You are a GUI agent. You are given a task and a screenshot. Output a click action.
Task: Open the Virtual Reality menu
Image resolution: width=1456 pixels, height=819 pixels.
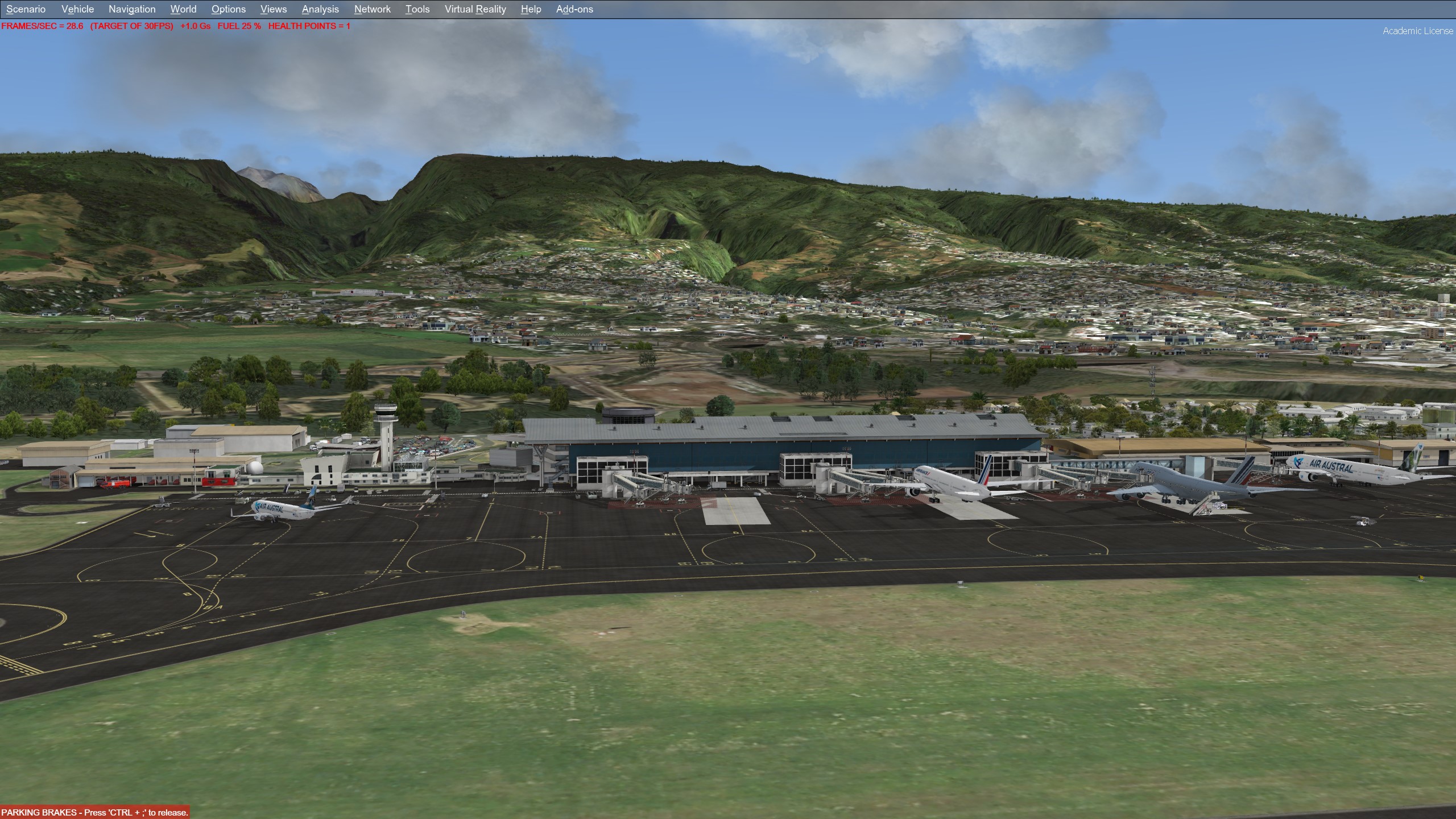tap(475, 9)
